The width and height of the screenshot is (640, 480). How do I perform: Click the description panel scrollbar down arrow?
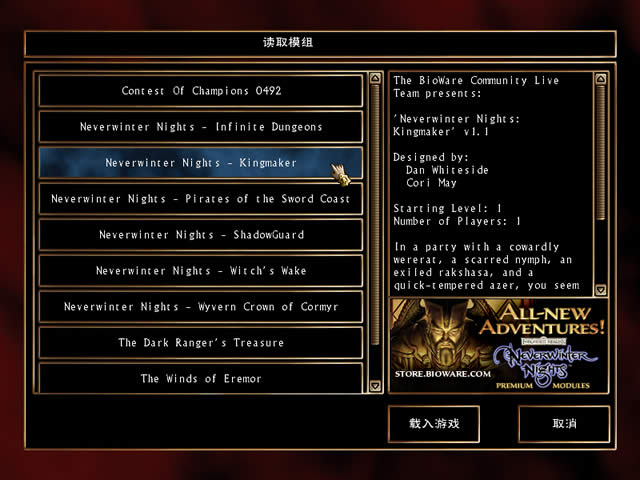pos(601,289)
